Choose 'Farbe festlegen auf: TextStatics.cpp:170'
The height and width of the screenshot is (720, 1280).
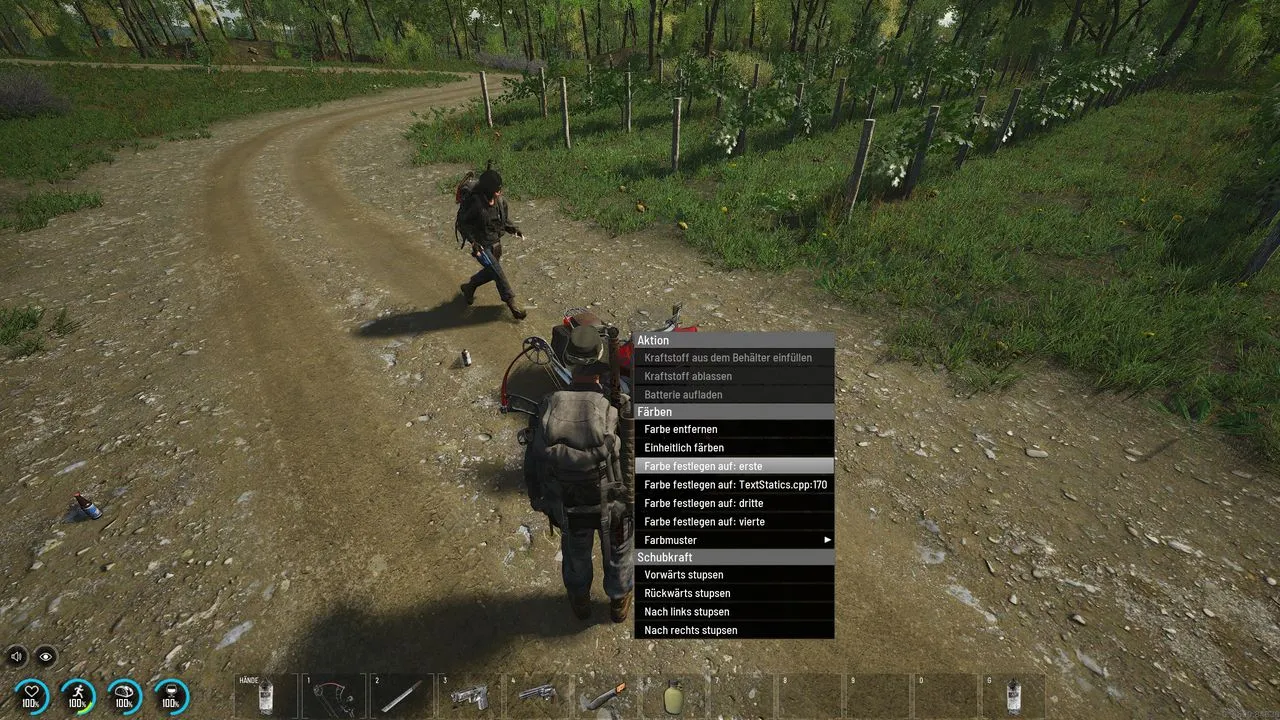click(733, 485)
